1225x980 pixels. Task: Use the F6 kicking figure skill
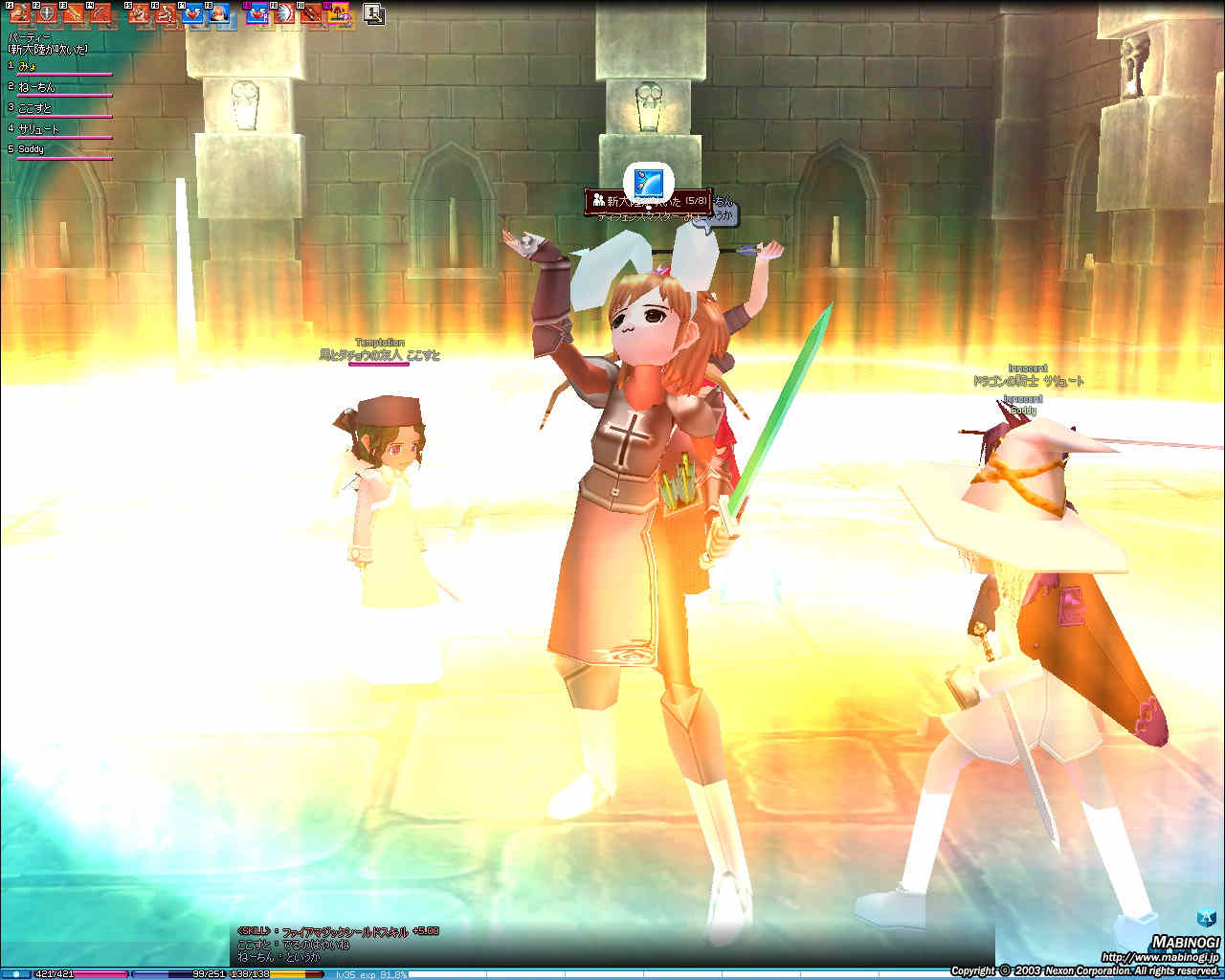click(x=166, y=13)
